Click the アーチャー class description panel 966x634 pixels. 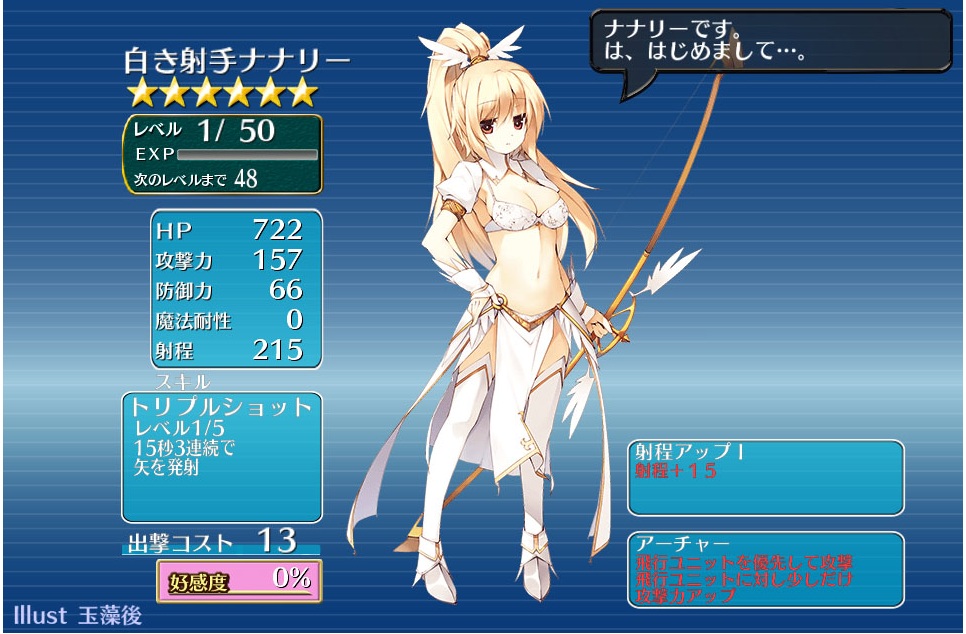click(765, 569)
